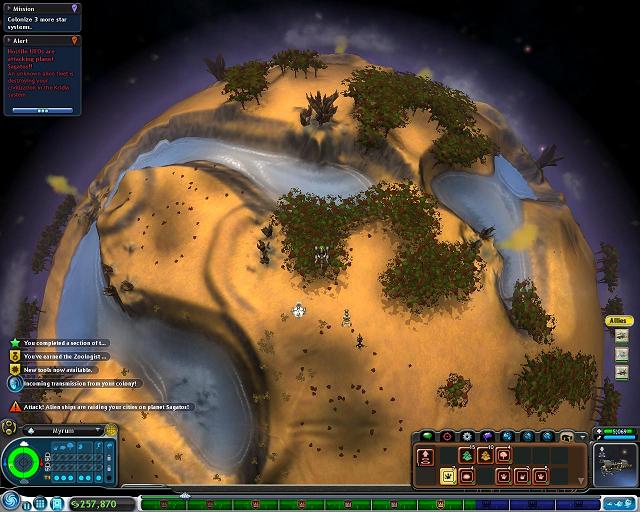Open the 'Attack! Alien ships are raiding' alert

pyautogui.click(x=100, y=407)
